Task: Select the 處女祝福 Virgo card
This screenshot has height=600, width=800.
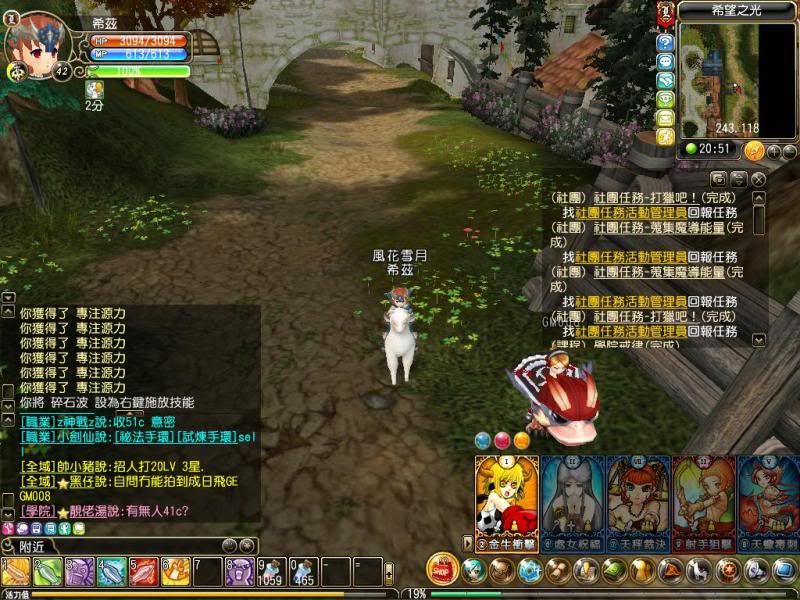Action: tap(573, 500)
